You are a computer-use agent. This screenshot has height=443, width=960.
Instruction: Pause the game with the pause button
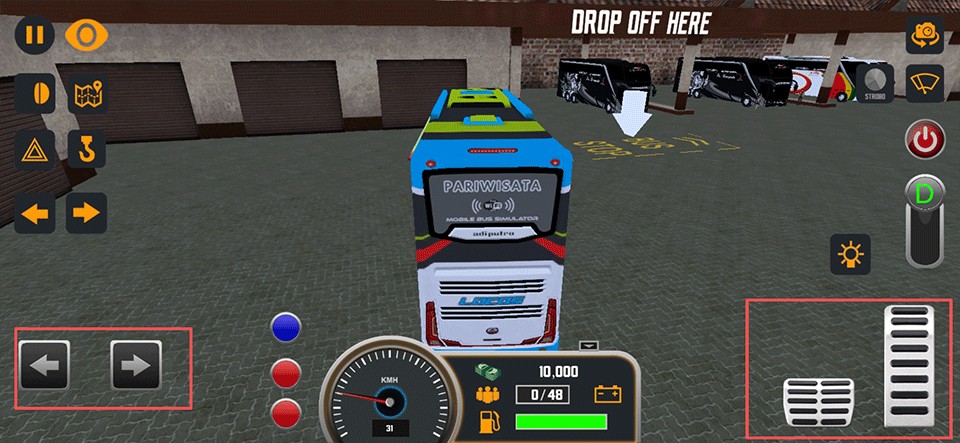tap(34, 35)
